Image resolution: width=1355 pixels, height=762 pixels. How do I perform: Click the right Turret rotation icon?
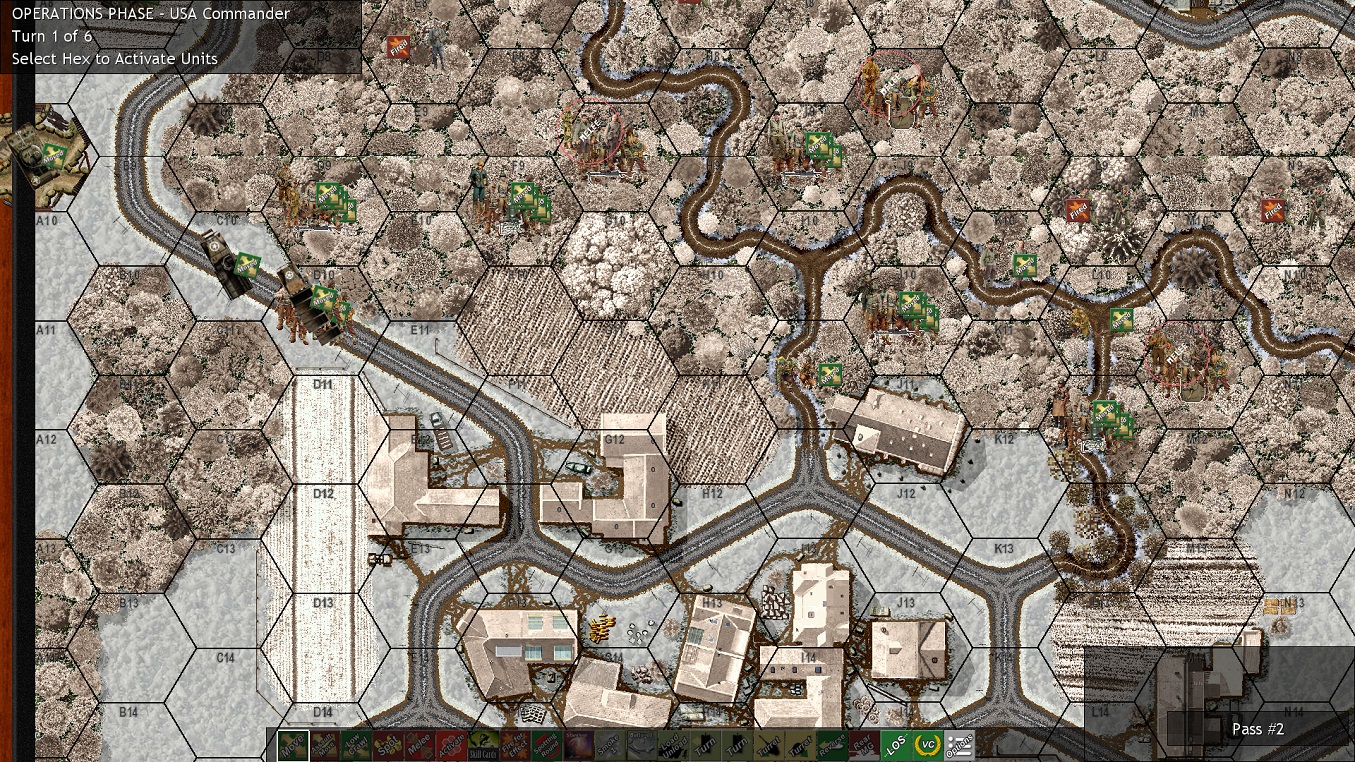[x=801, y=745]
